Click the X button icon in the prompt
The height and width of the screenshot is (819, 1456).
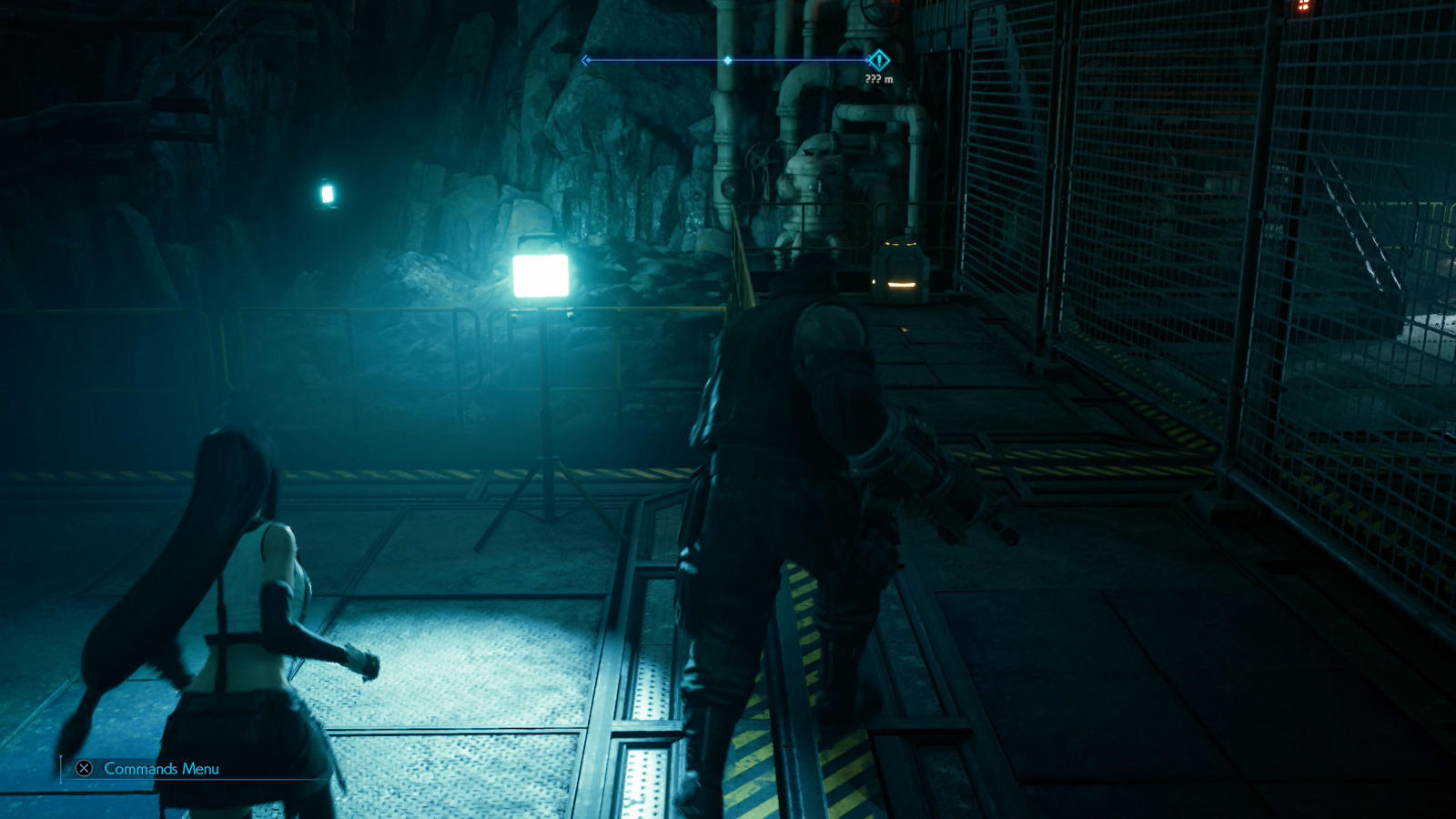83,768
